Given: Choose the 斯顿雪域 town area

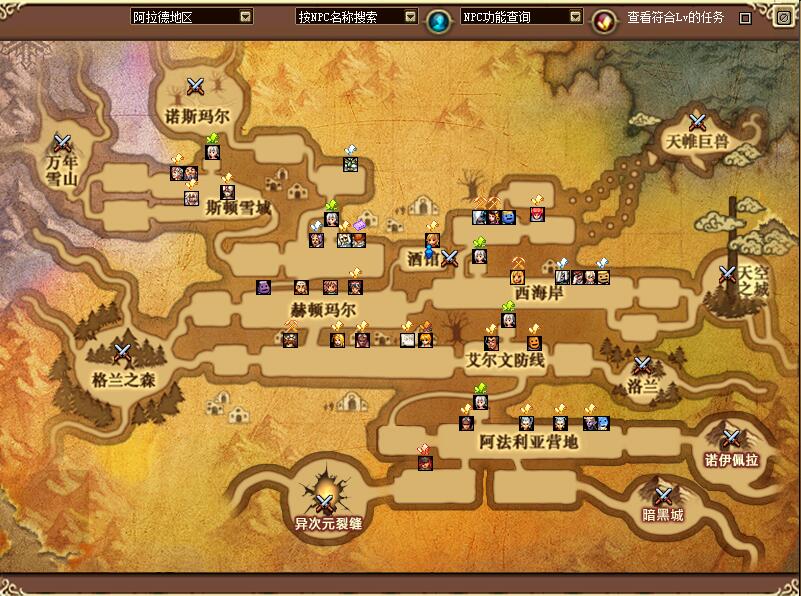Looking at the screenshot, I should (x=237, y=209).
